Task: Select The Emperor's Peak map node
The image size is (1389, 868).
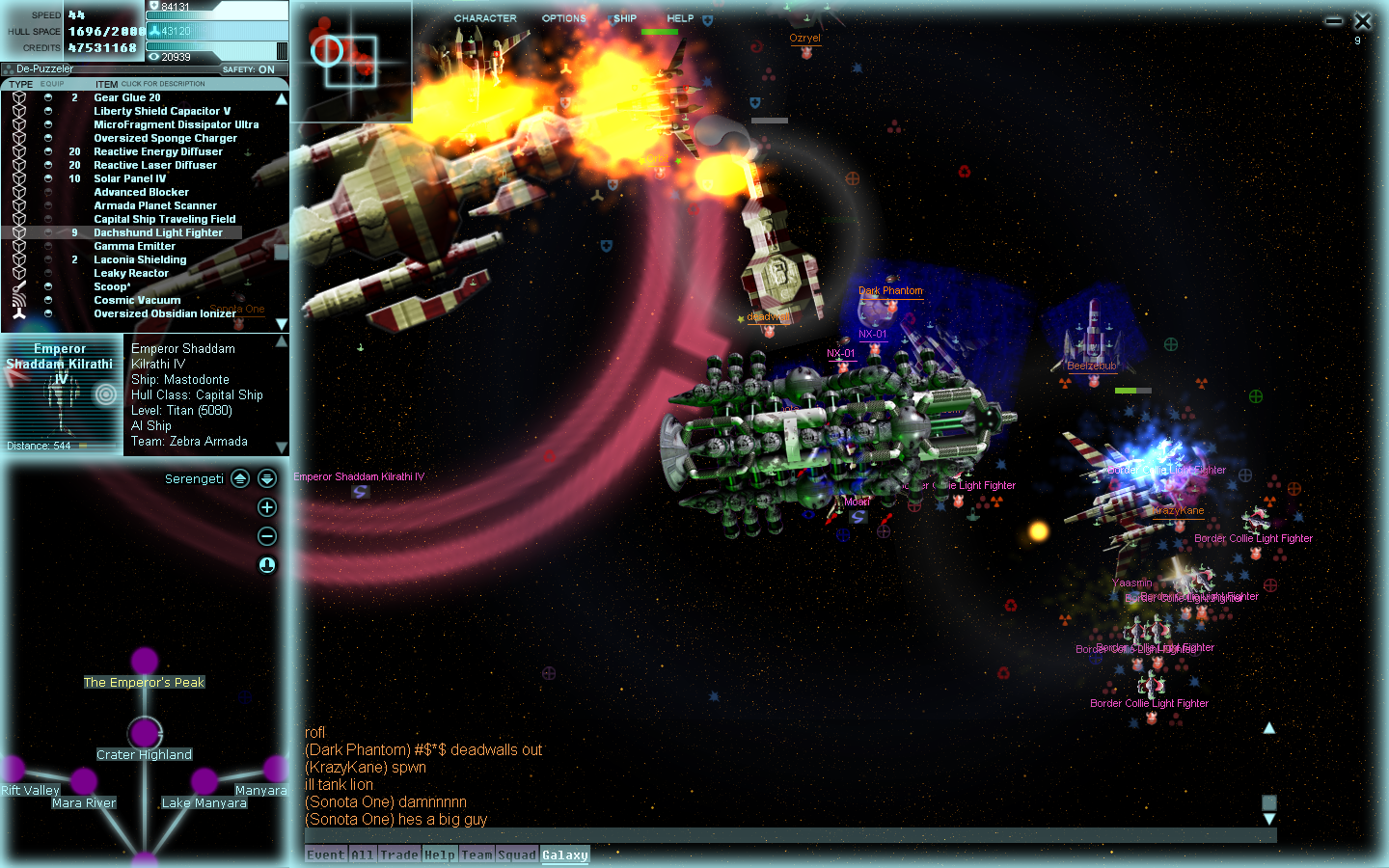Action: point(145,662)
